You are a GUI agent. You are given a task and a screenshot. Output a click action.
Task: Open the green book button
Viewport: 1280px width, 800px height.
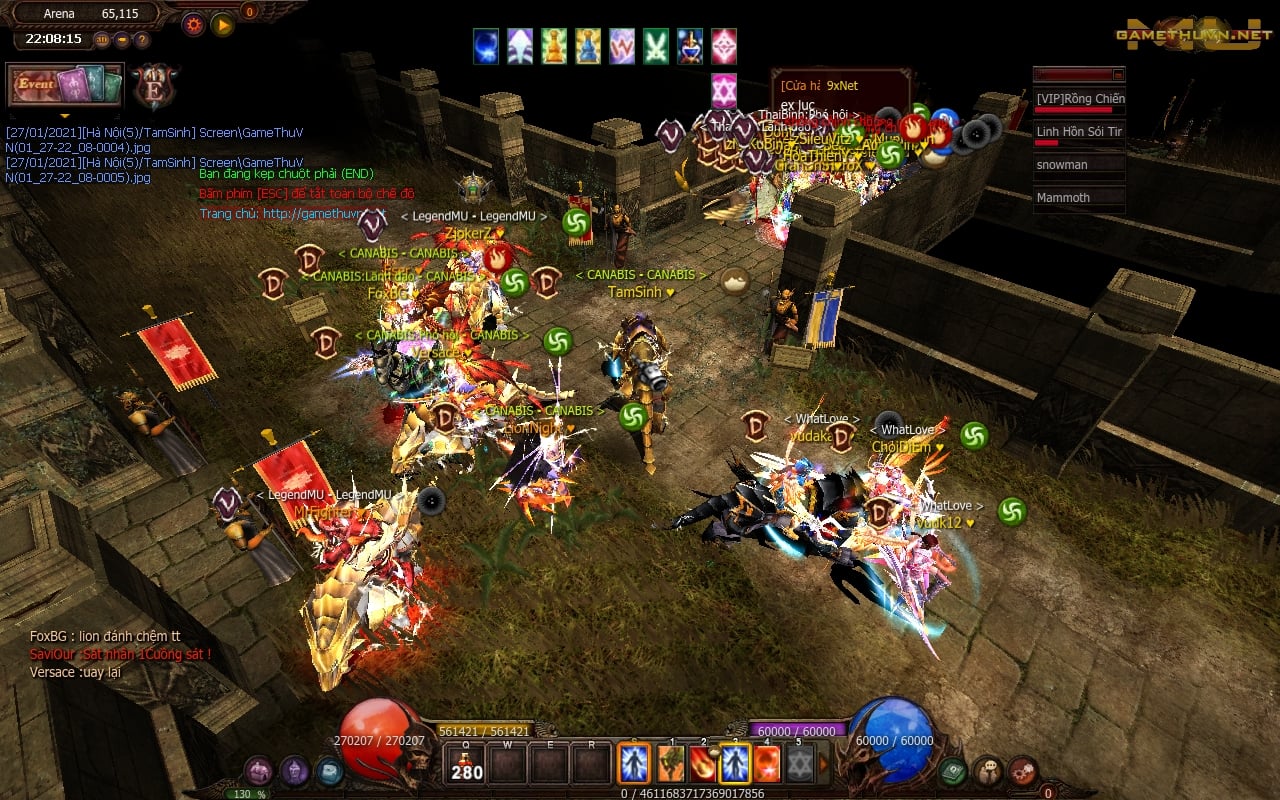click(x=953, y=770)
